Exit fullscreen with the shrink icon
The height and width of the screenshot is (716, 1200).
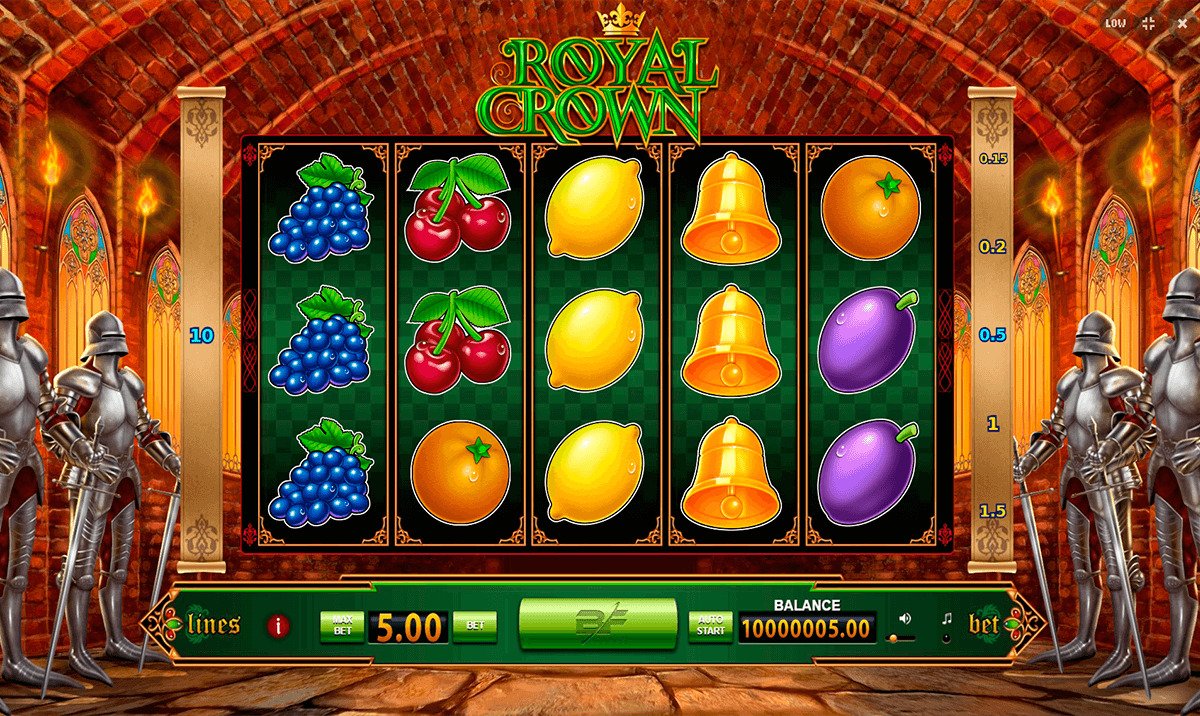1148,23
